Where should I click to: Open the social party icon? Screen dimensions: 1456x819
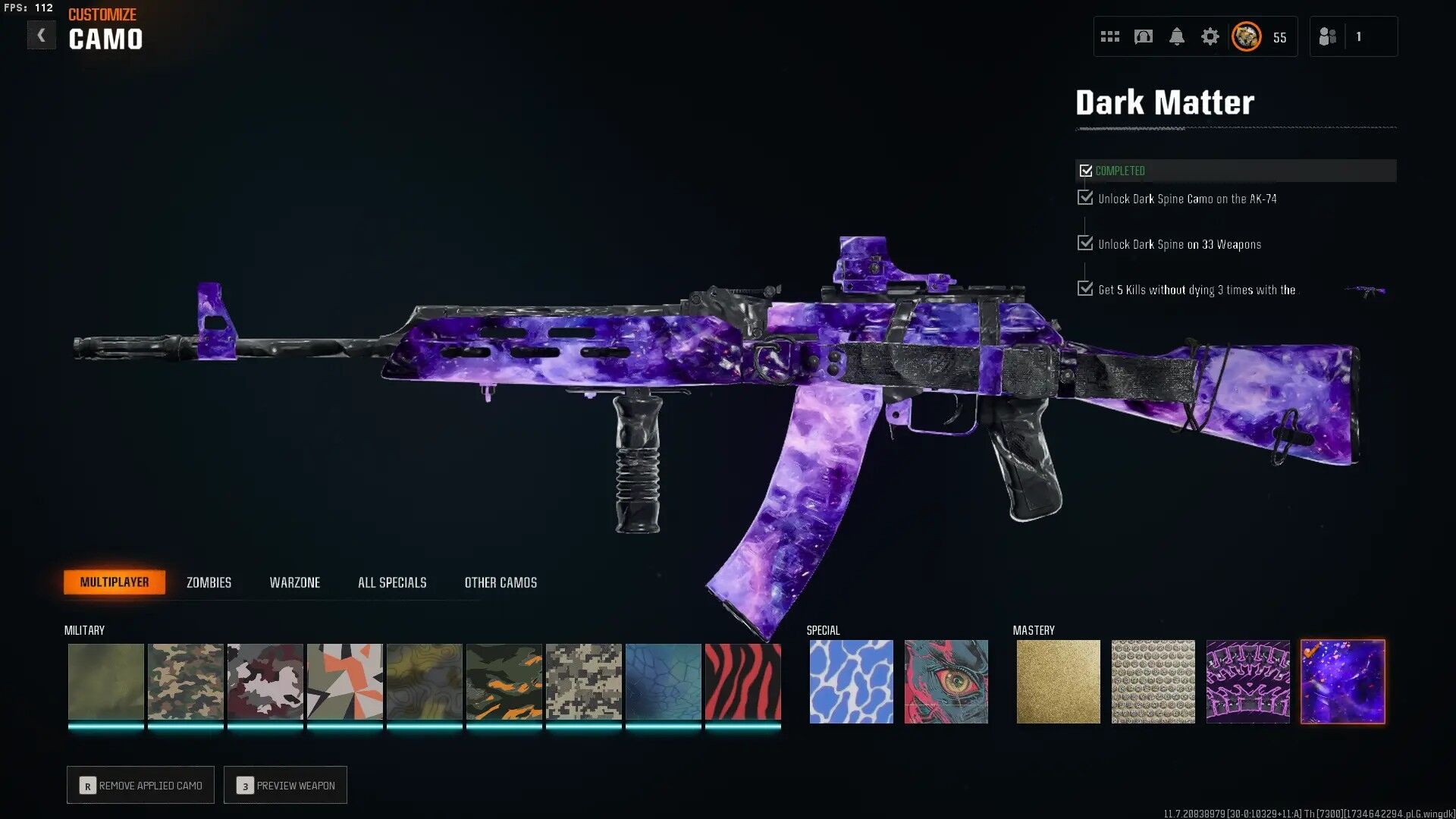tap(1327, 36)
